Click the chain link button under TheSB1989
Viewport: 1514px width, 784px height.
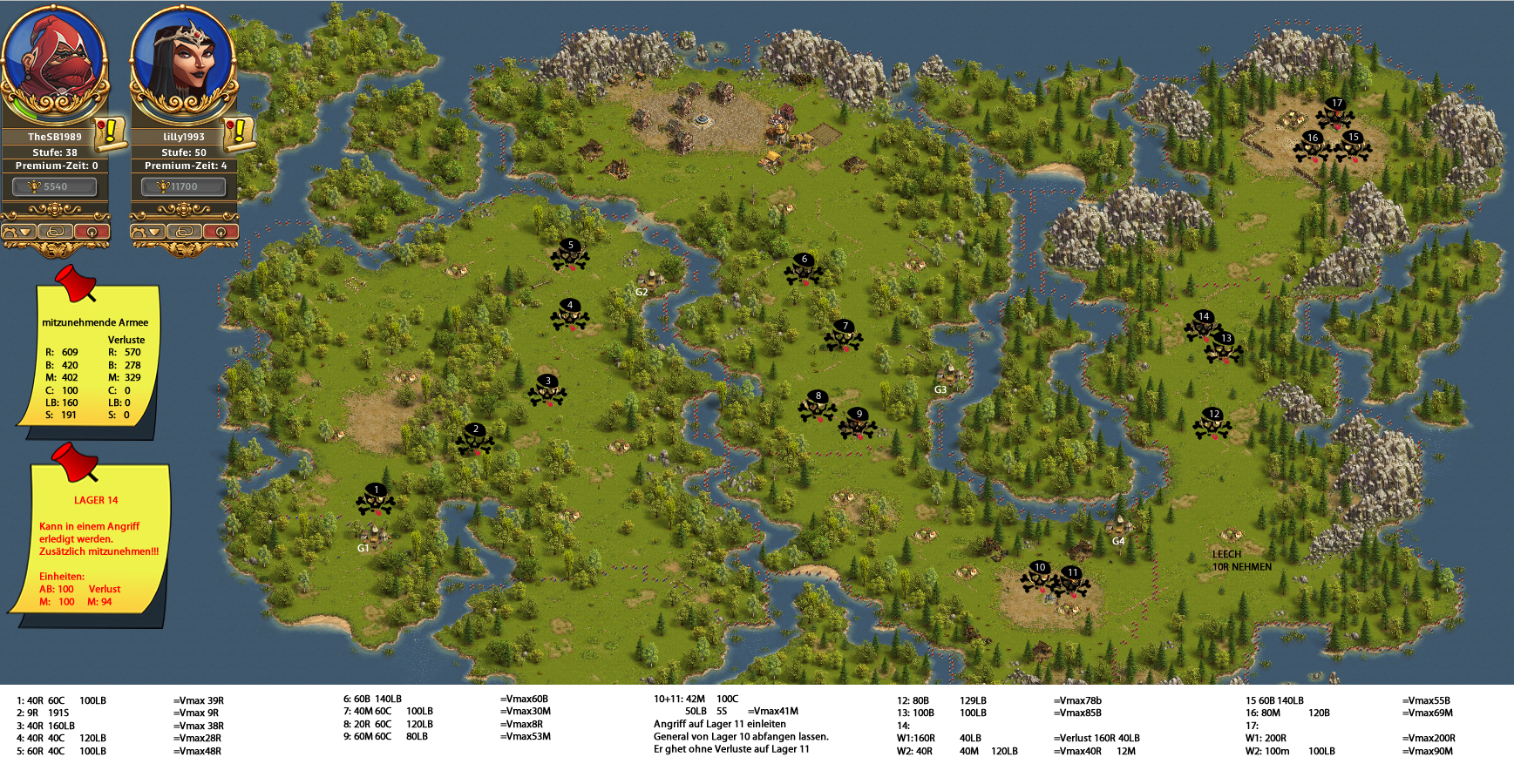click(x=55, y=232)
